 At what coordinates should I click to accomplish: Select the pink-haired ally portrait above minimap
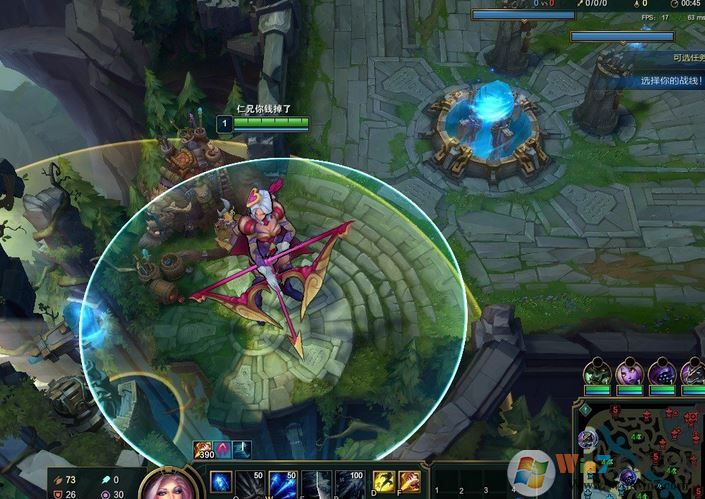click(x=630, y=374)
